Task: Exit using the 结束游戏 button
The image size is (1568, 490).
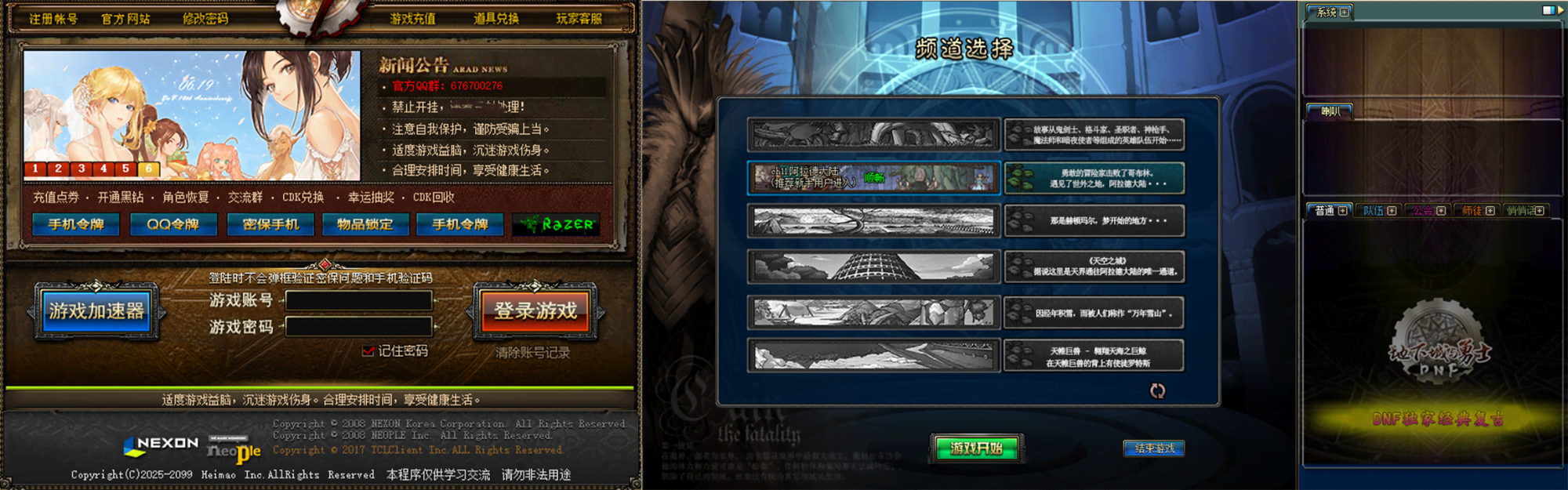Action: pos(1154,448)
